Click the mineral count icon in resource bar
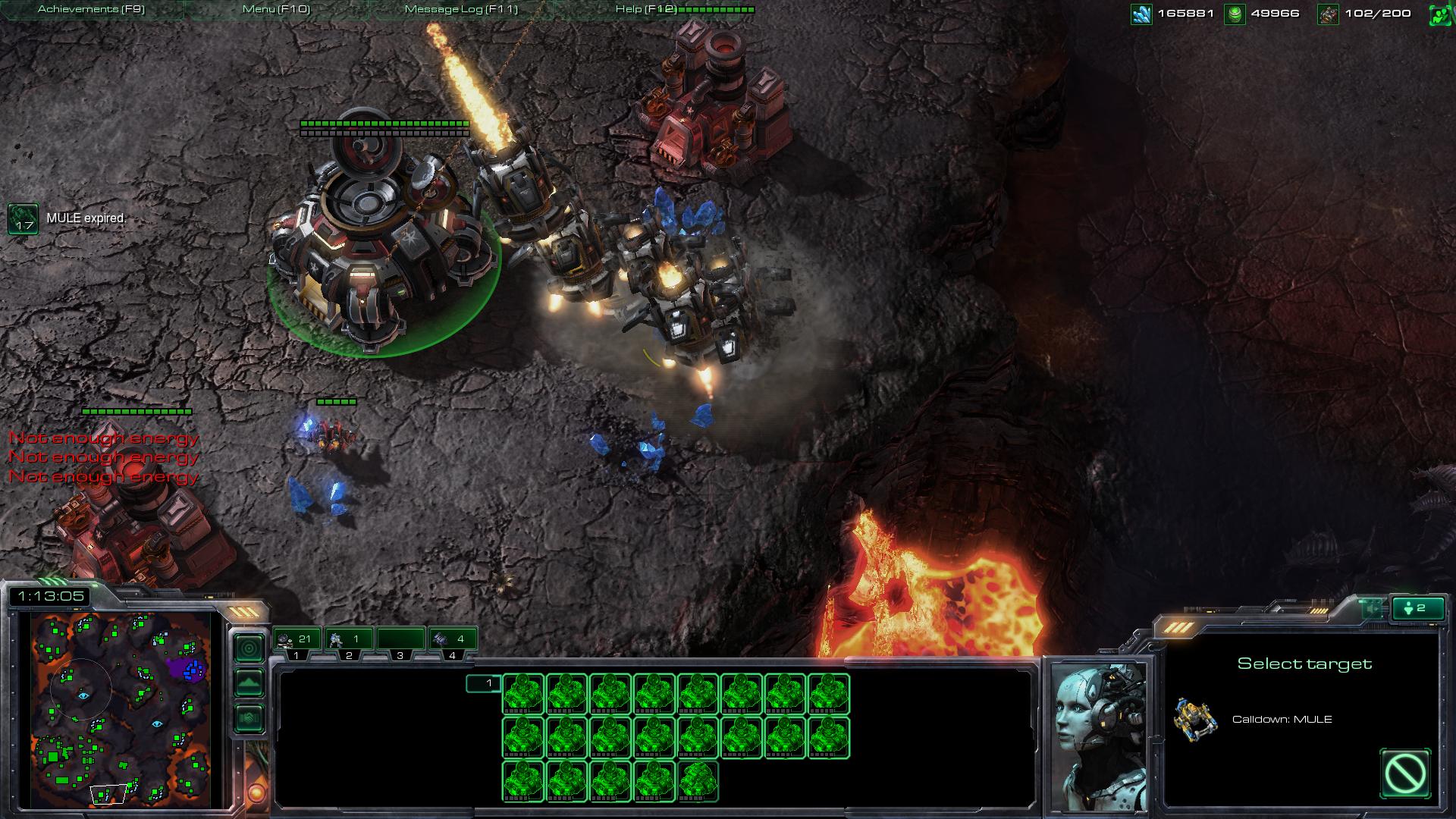This screenshot has height=819, width=1456. [1141, 13]
